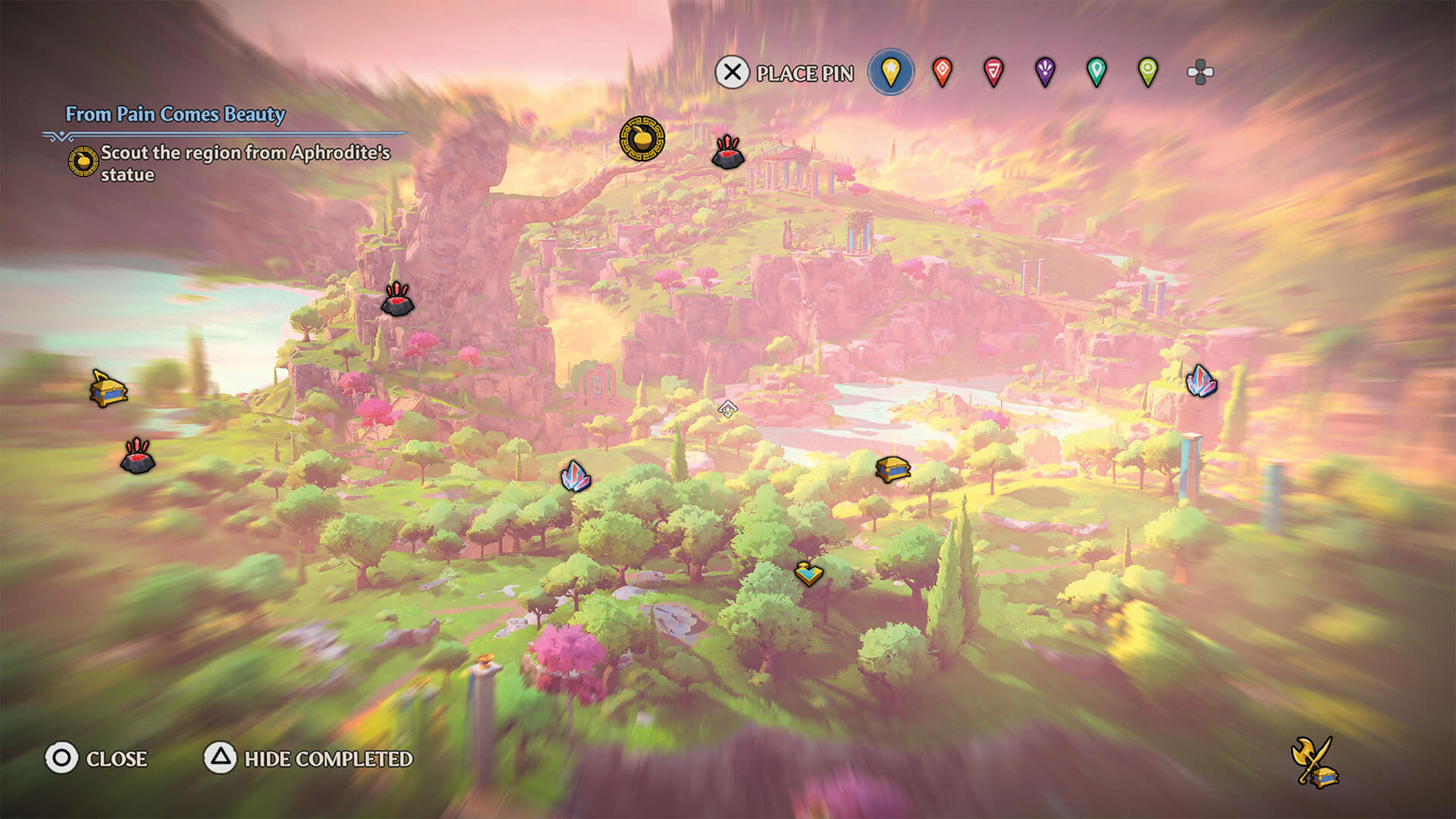Select the gold and blue diamond marker
The width and height of the screenshot is (1456, 819).
tap(808, 573)
